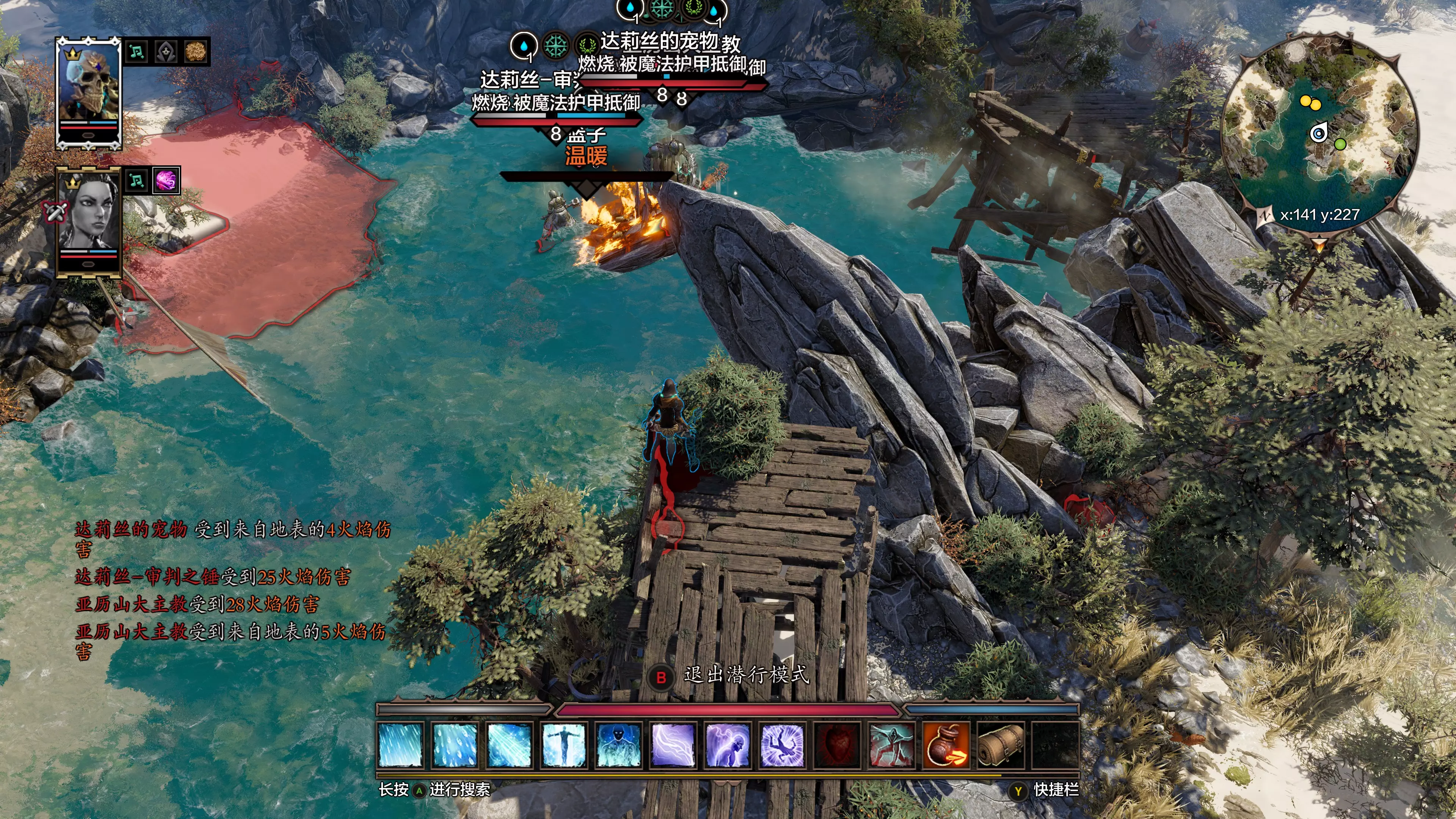
Task: Cast the purple lightning bolt skill
Action: click(x=673, y=745)
